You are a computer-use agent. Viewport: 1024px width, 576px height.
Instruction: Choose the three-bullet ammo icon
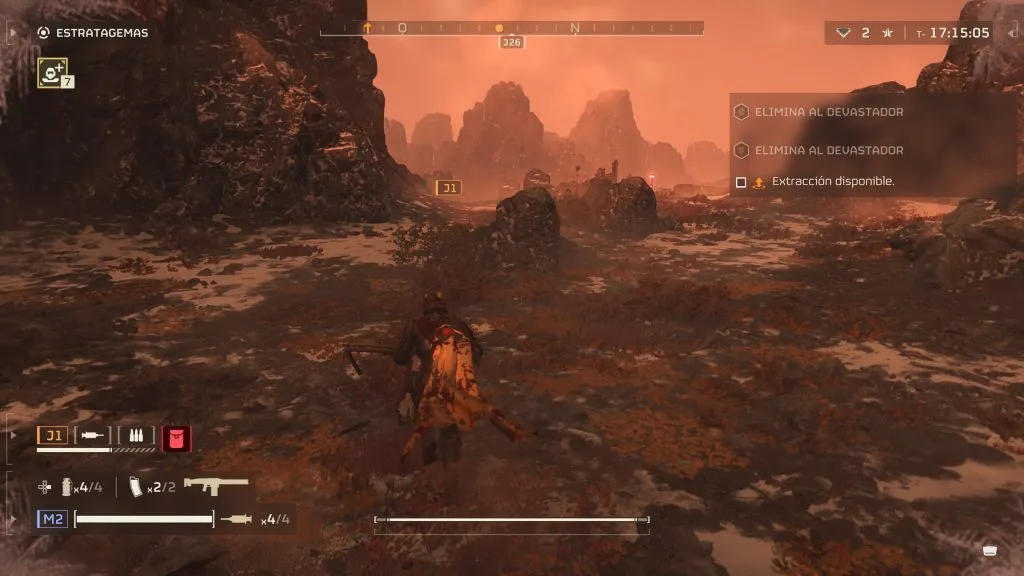coord(135,435)
